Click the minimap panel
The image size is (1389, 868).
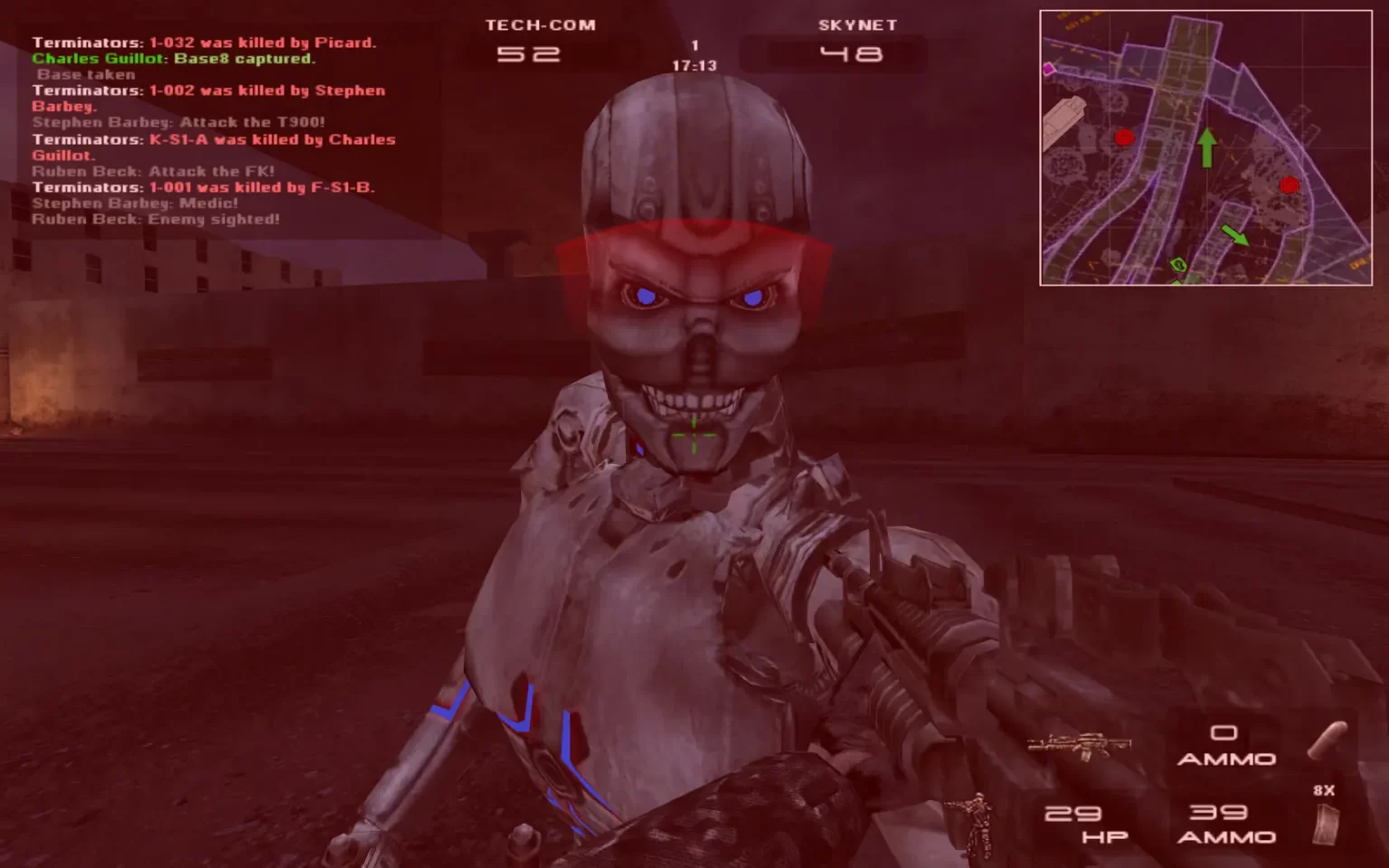pos(1205,148)
